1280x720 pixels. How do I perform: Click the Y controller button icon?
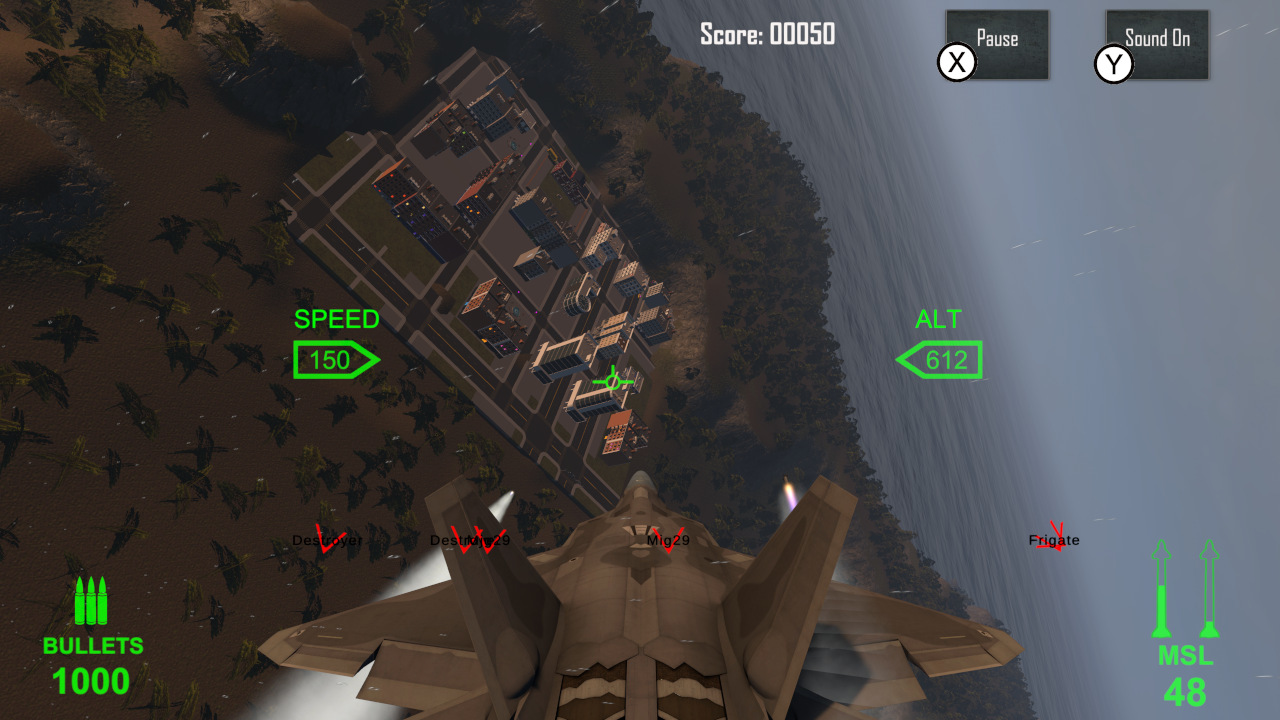[x=1113, y=66]
